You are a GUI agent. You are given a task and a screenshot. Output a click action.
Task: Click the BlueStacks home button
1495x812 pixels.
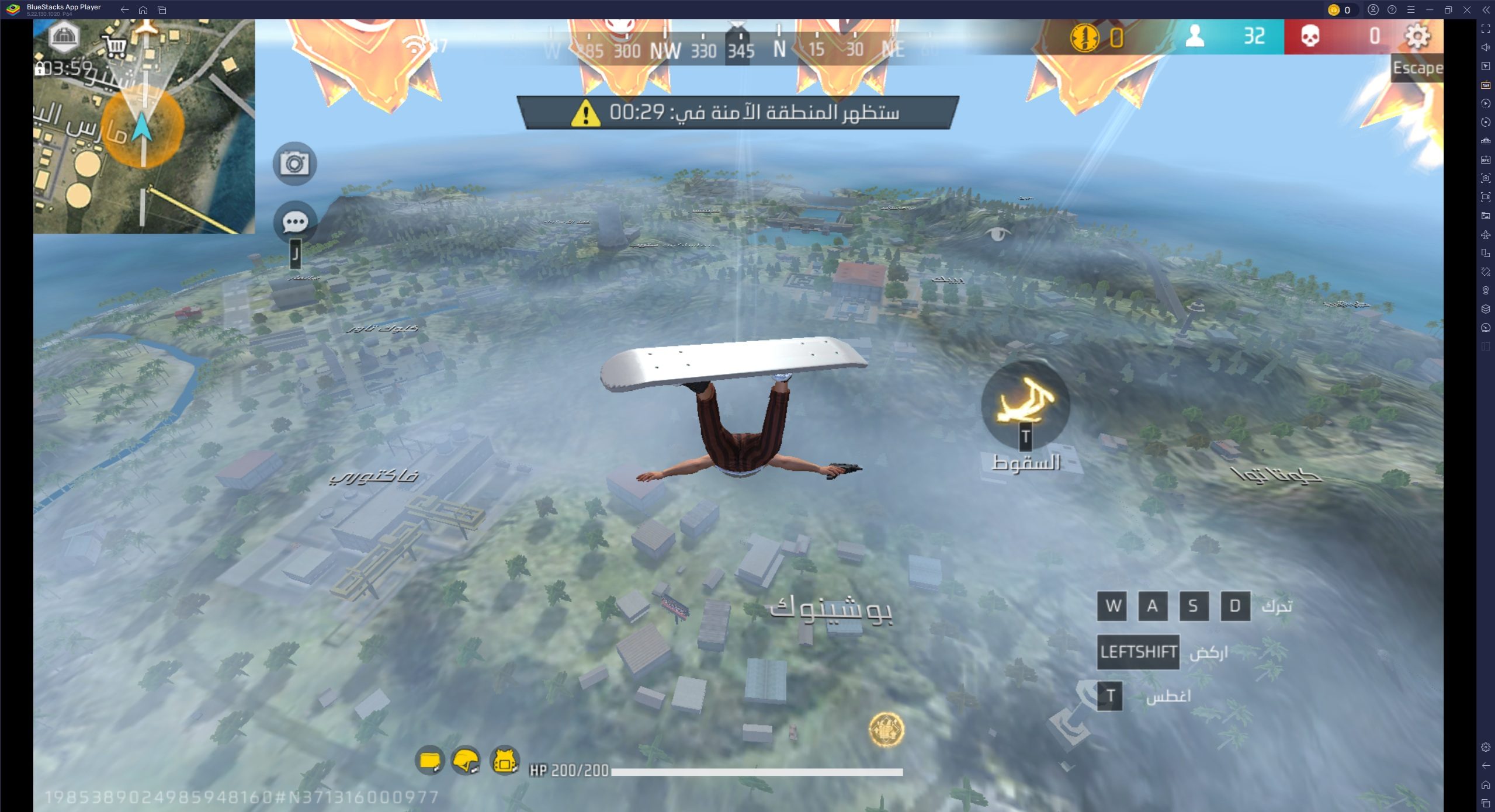point(144,10)
